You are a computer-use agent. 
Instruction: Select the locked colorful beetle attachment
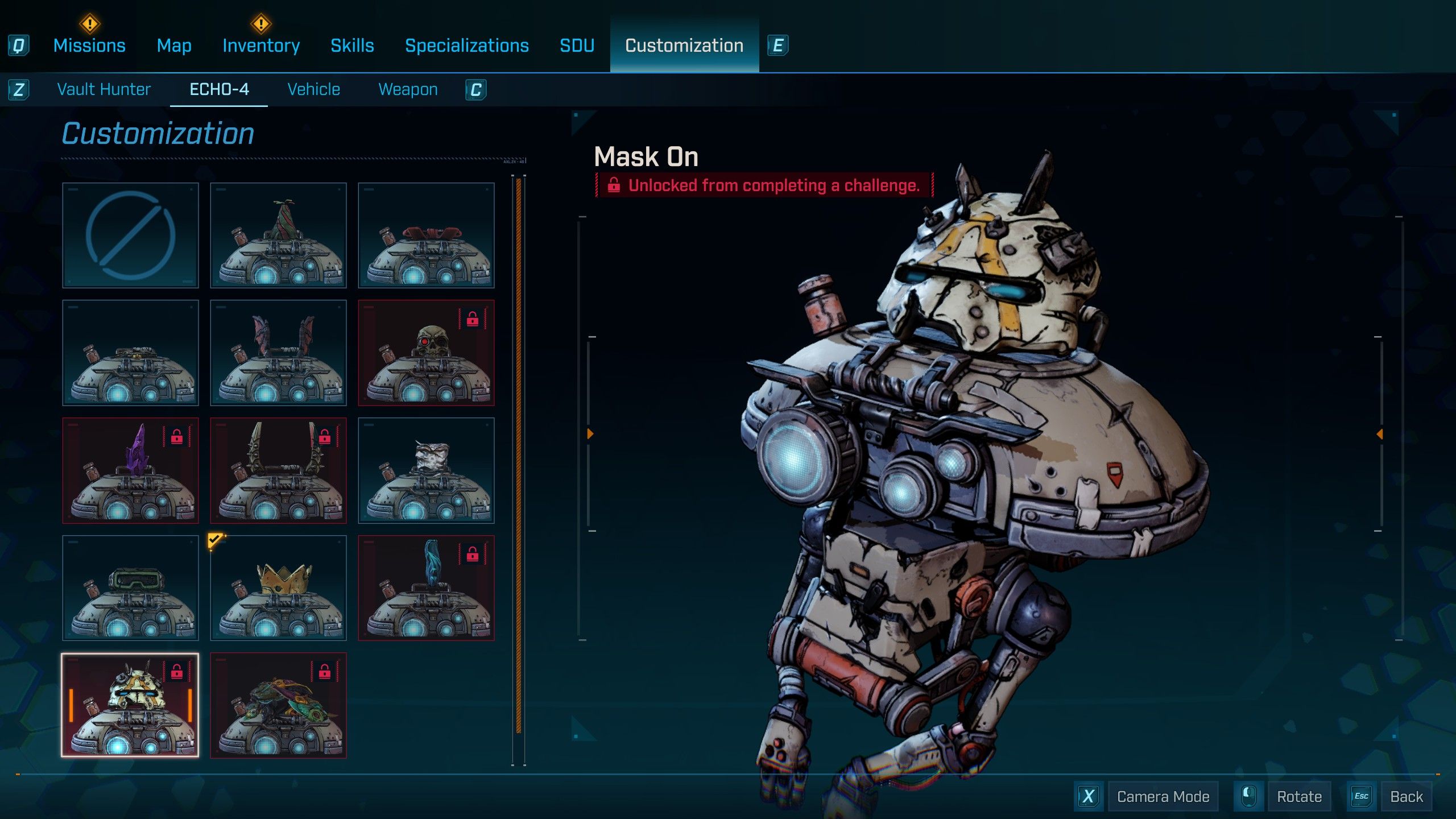pyautogui.click(x=278, y=705)
